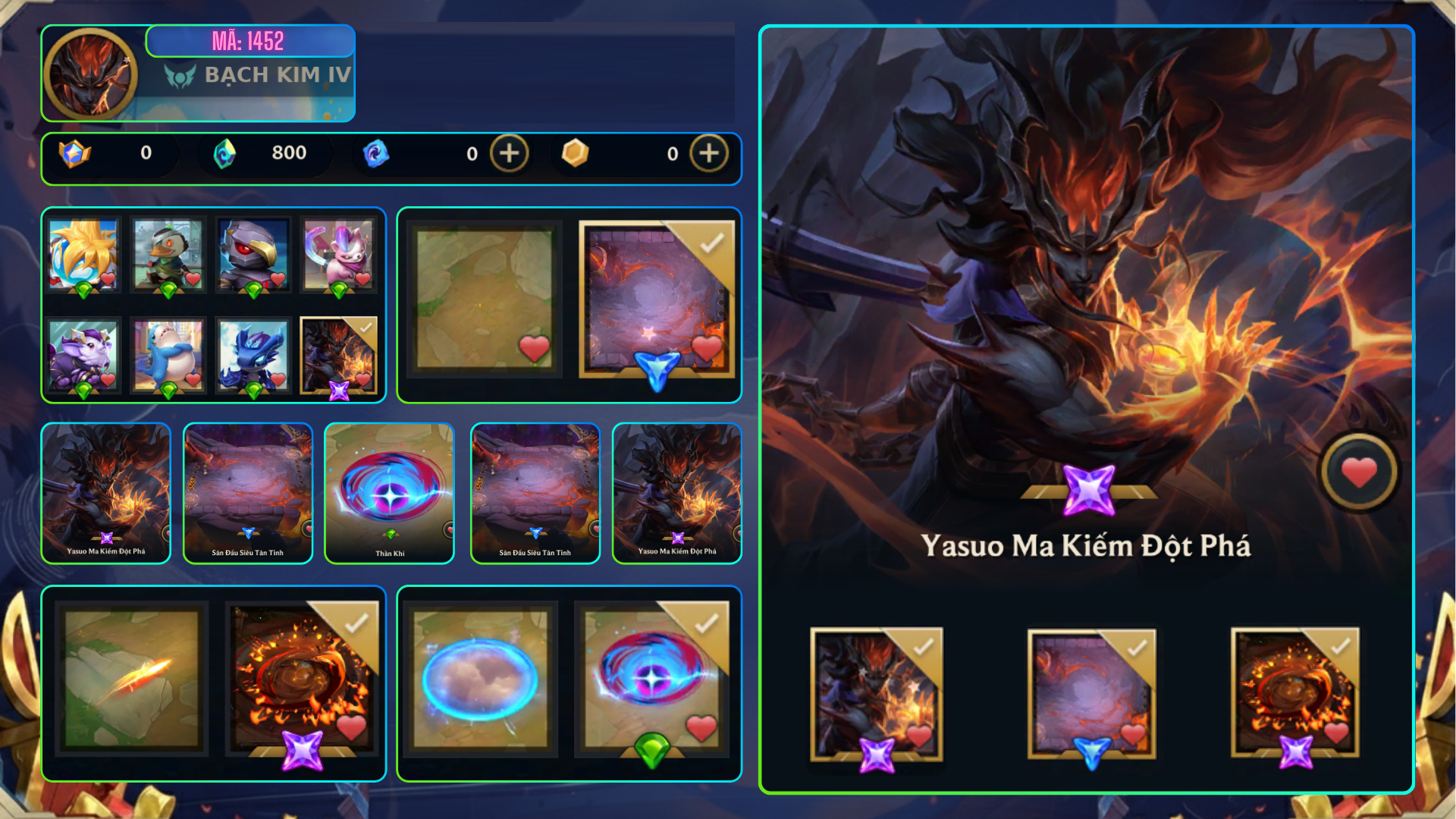Select the blue cloud portal tile

point(481,678)
